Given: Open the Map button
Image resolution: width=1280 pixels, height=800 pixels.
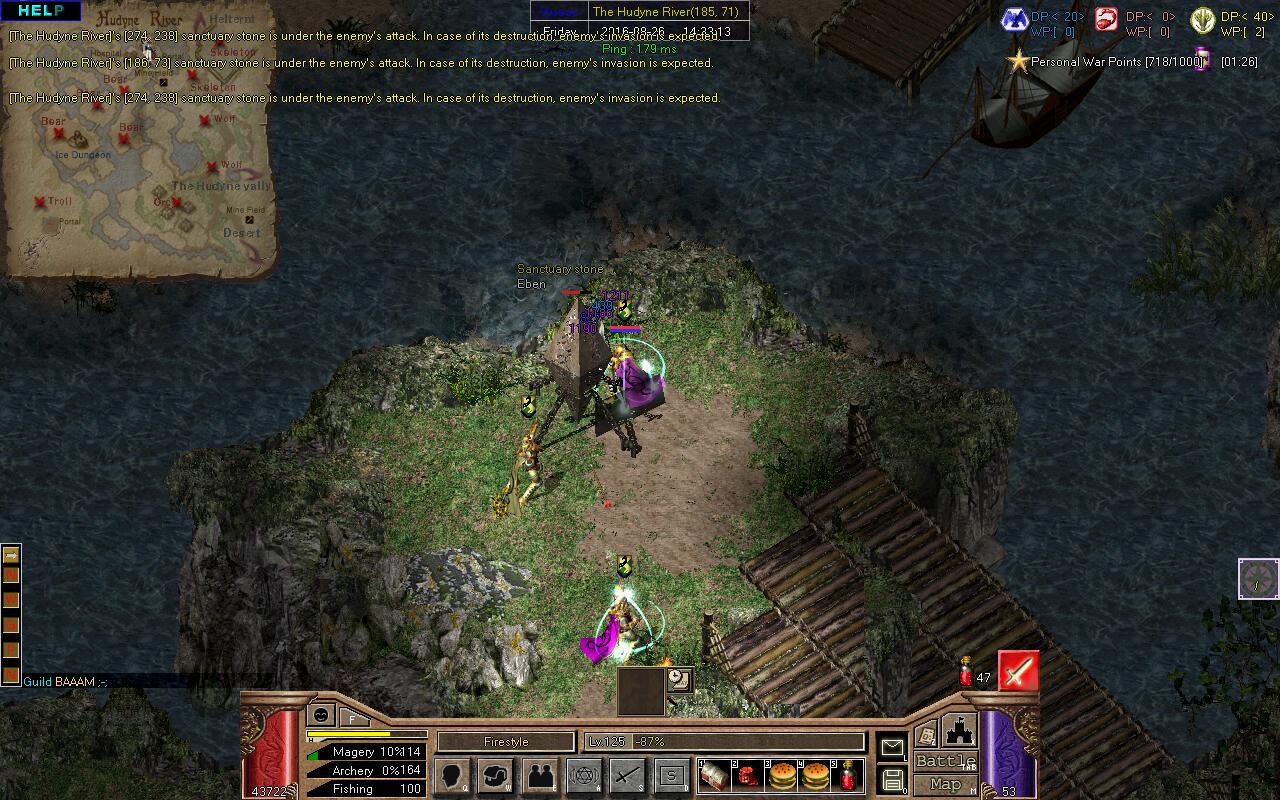Looking at the screenshot, I should pyautogui.click(x=945, y=785).
